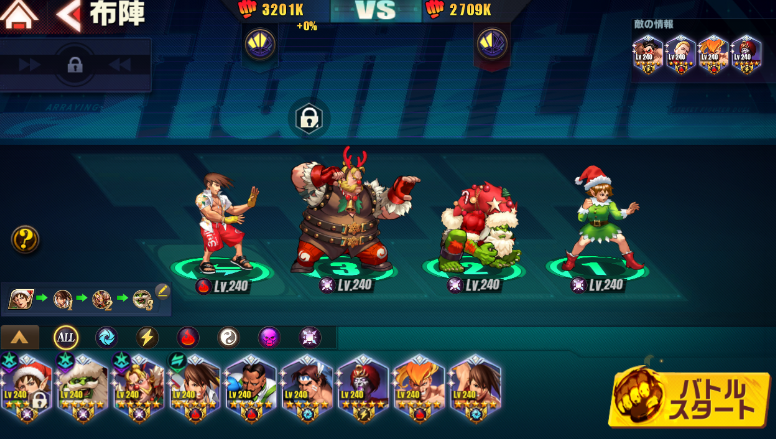The image size is (776, 439).
Task: Filter fighters by the red flame element
Action: (188, 337)
